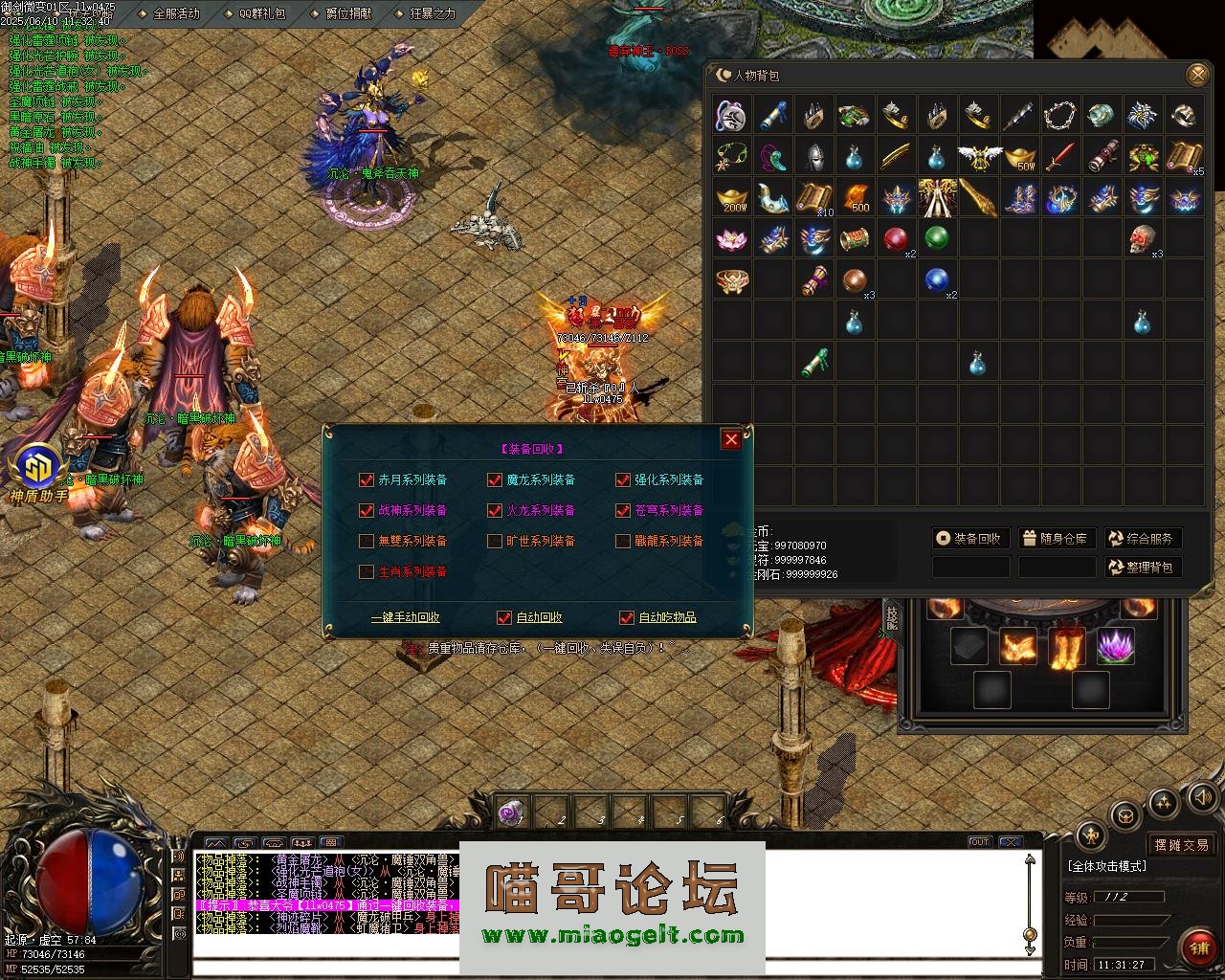Open the 综合服务 services menu
Screen dimensions: 1225x980
[x=1143, y=538]
